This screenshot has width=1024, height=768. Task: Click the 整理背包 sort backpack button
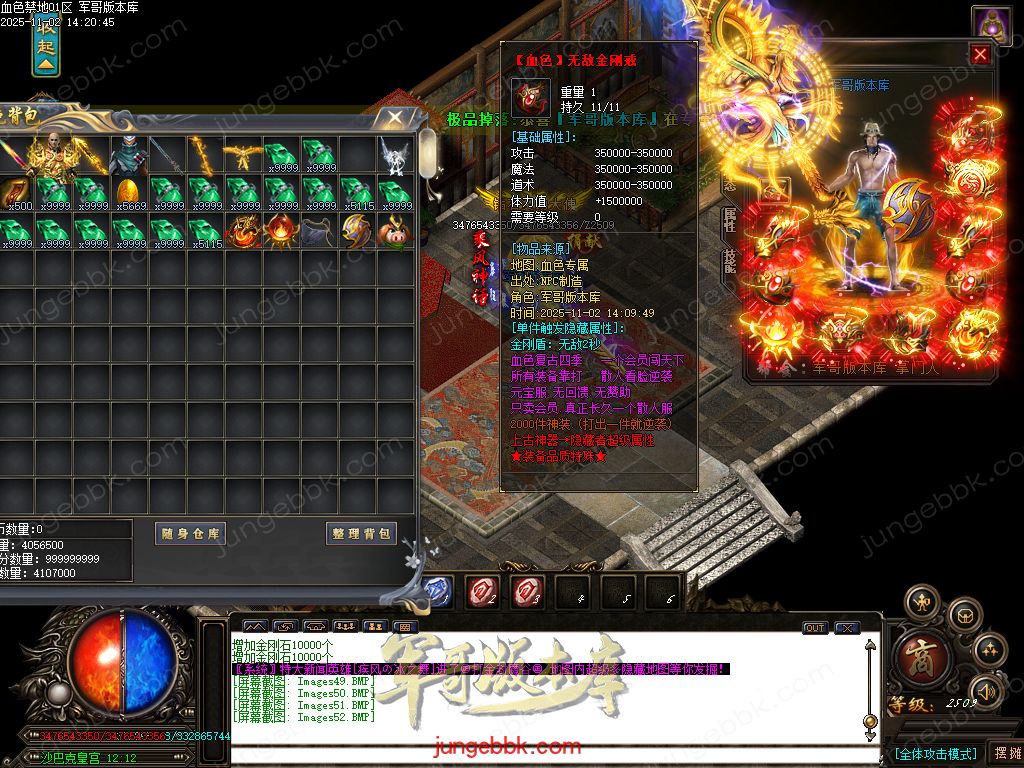tap(361, 534)
